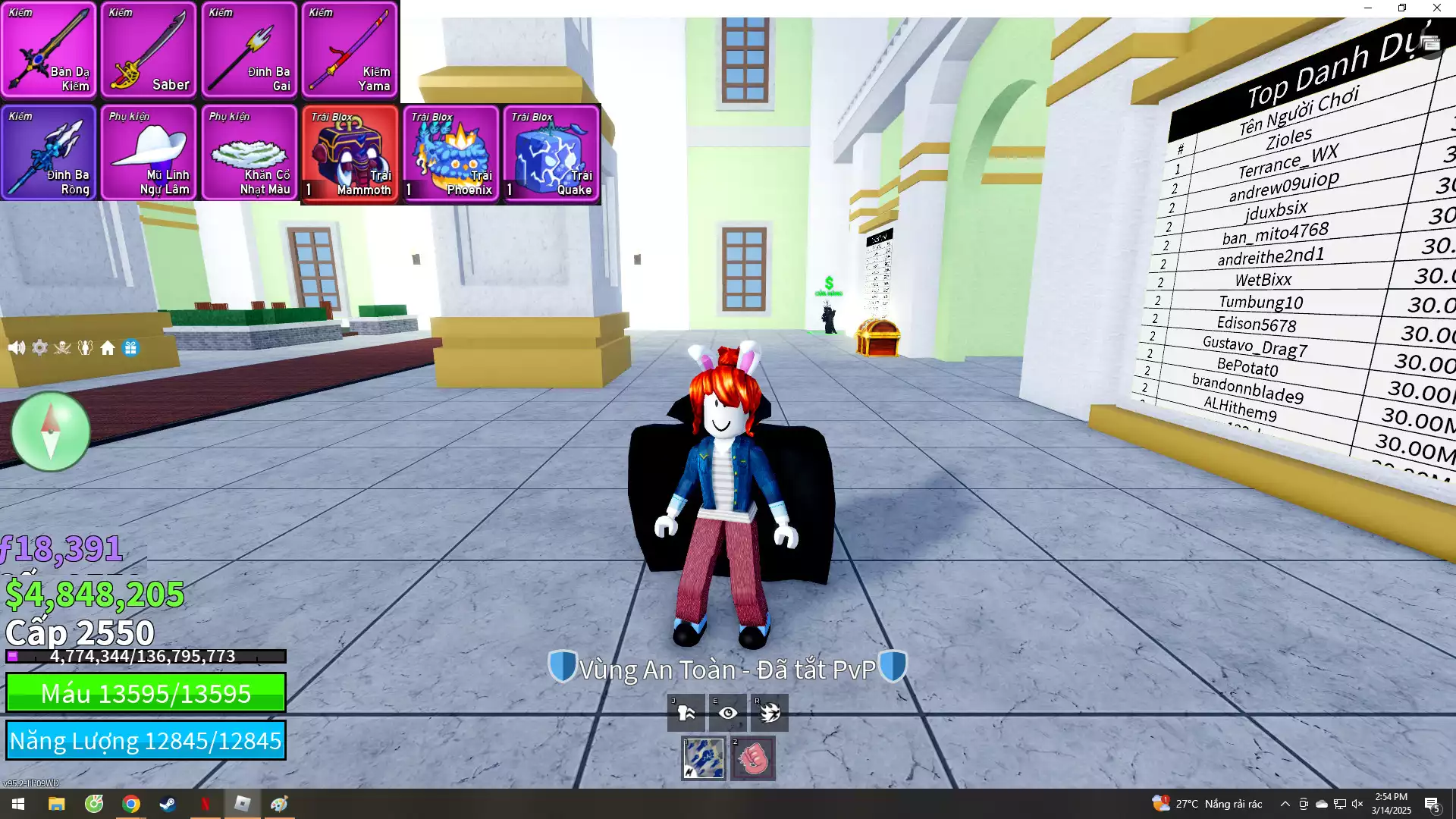Activate the R flame dash ability icon
Viewport: 1456px width, 819px height.
pyautogui.click(x=769, y=713)
